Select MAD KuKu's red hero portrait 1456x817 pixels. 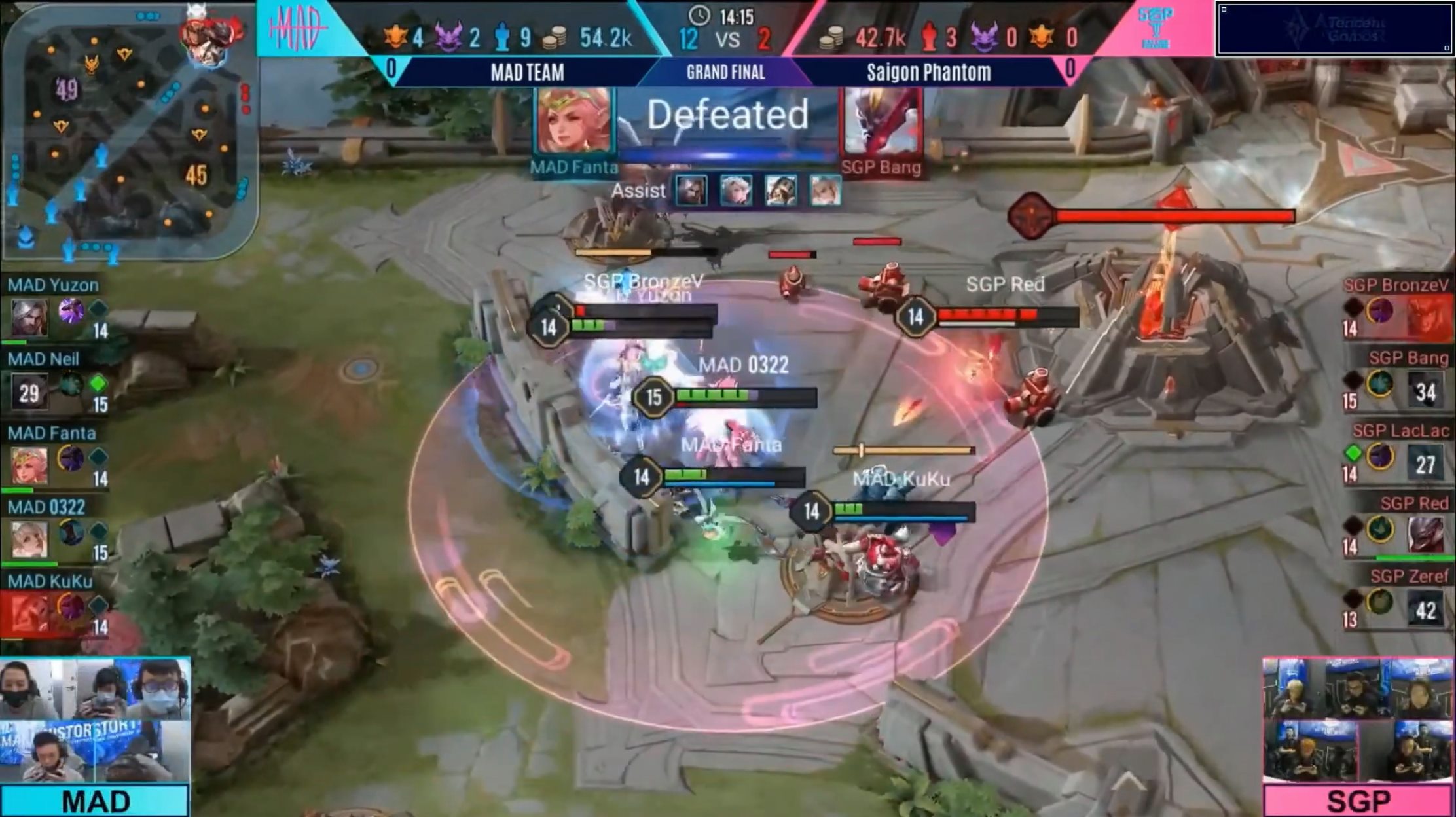coord(29,613)
